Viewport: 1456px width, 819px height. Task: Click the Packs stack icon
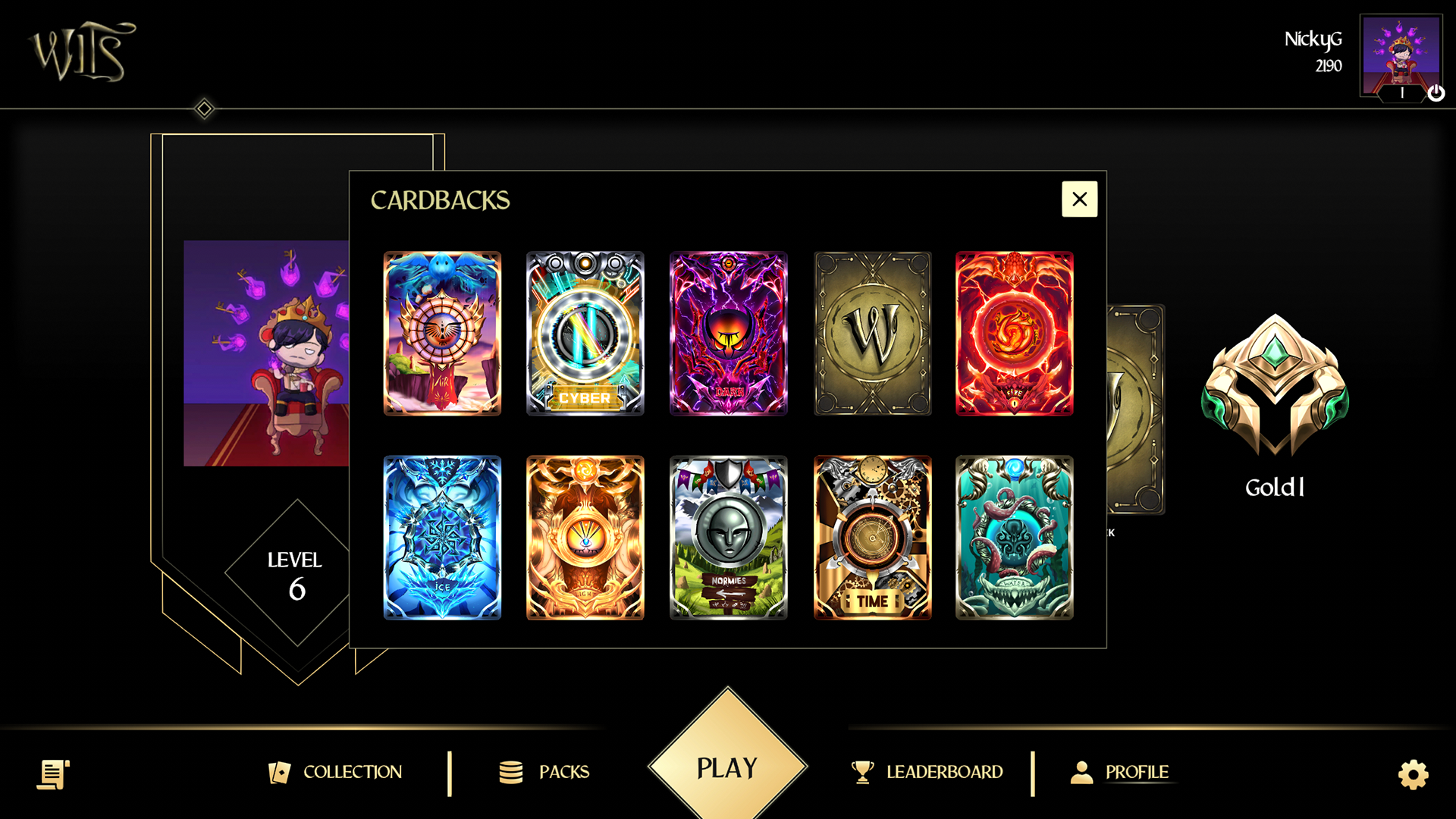[512, 772]
